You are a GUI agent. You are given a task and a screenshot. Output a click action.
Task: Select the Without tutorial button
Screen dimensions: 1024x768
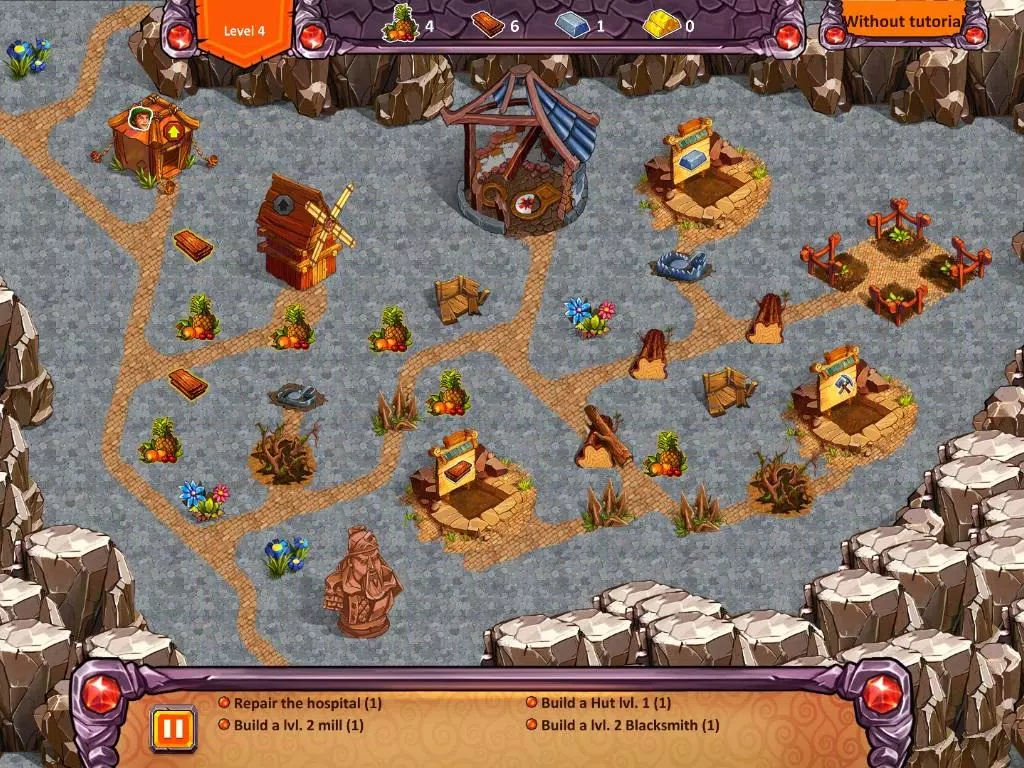click(x=902, y=21)
